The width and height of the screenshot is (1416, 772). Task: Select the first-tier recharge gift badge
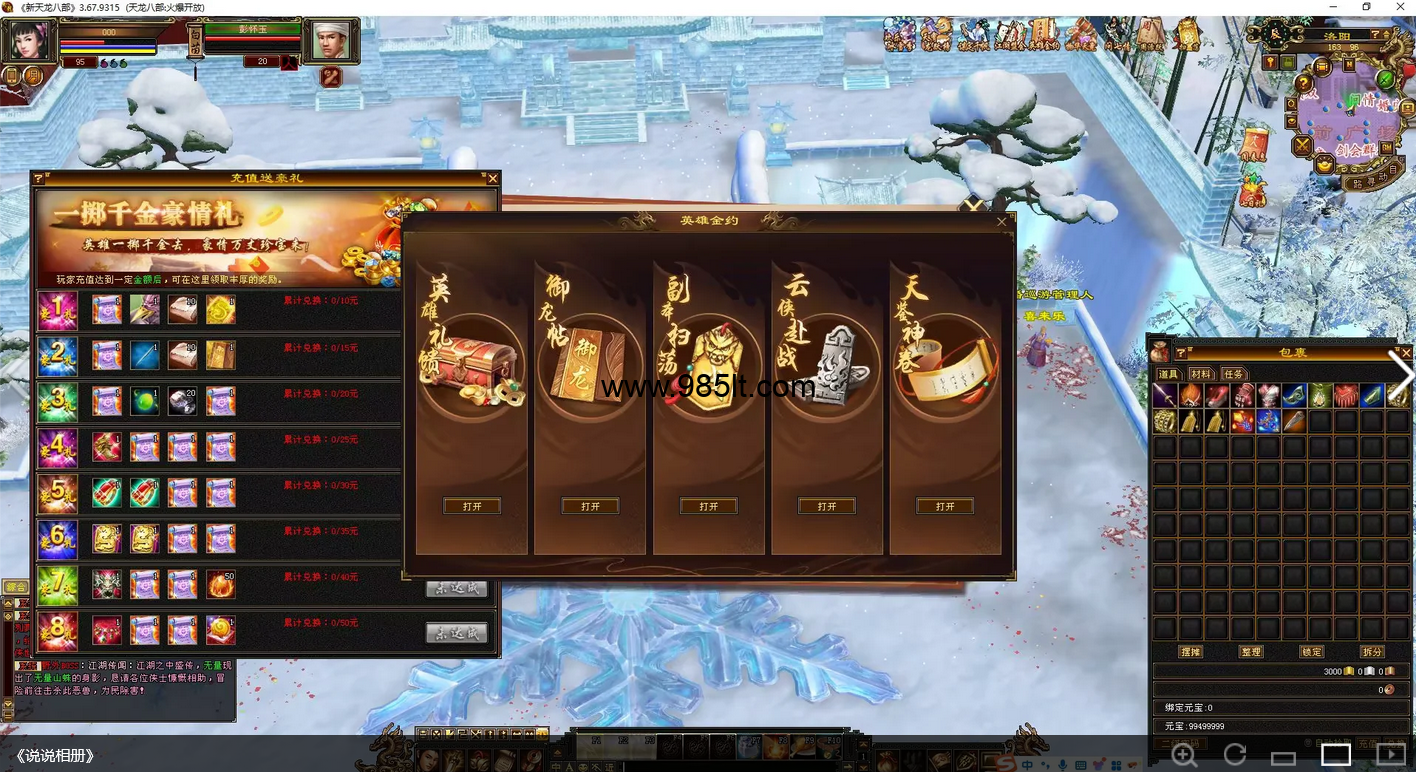(57, 310)
